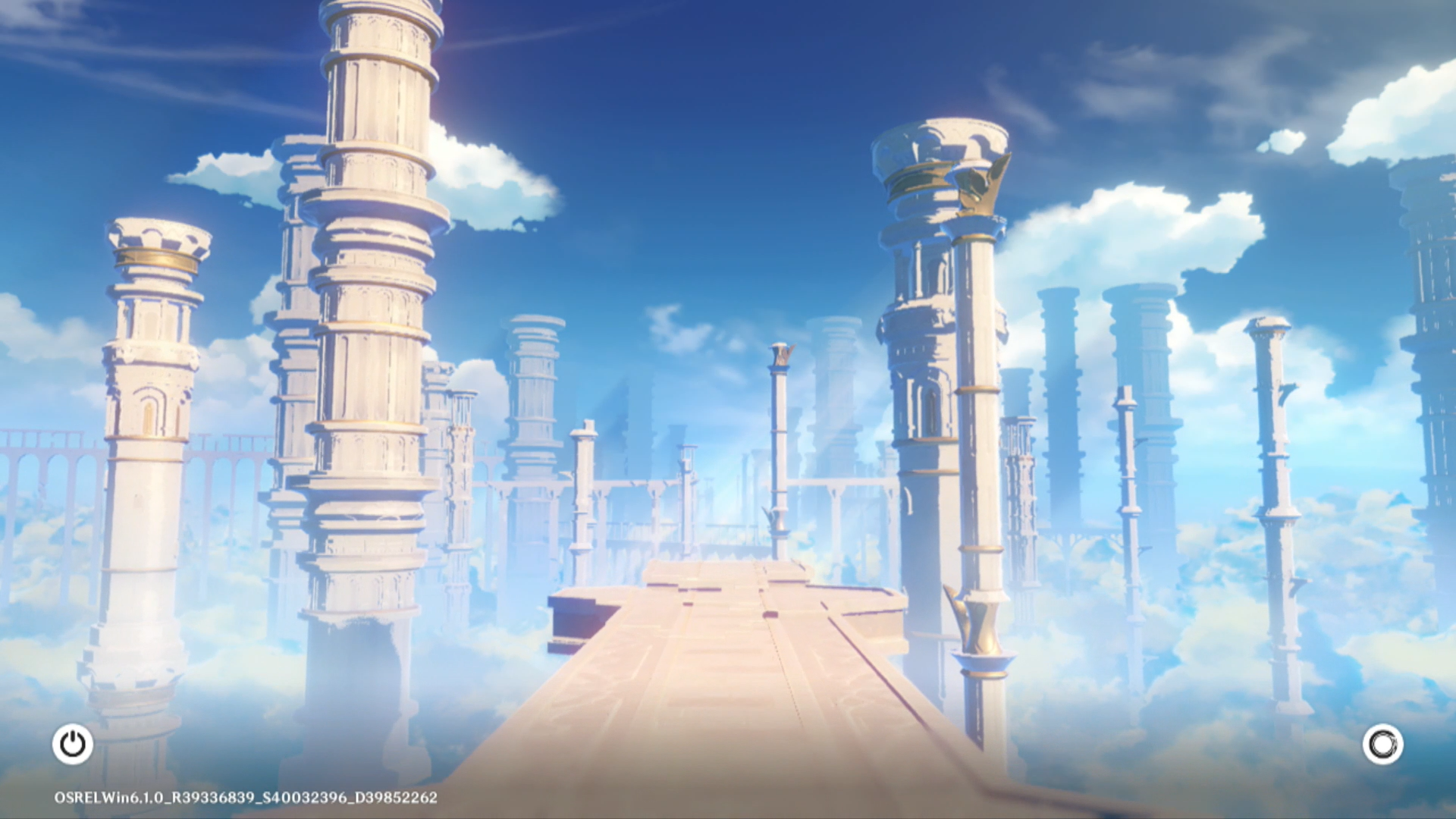Click the power icon to exit game
Viewport: 1456px width, 819px height.
pos(73,744)
